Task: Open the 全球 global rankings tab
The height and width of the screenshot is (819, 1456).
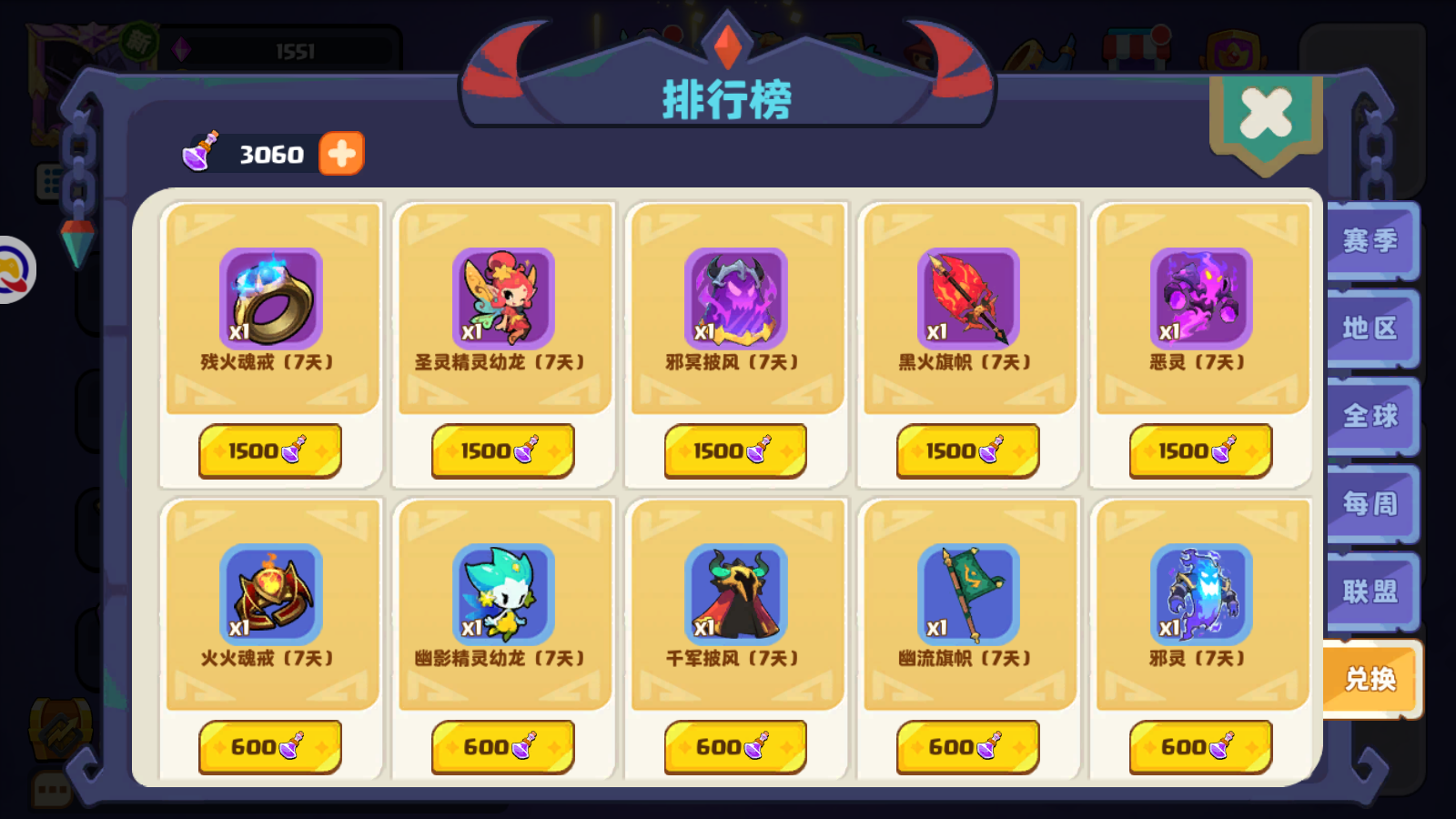Action: 1370,417
